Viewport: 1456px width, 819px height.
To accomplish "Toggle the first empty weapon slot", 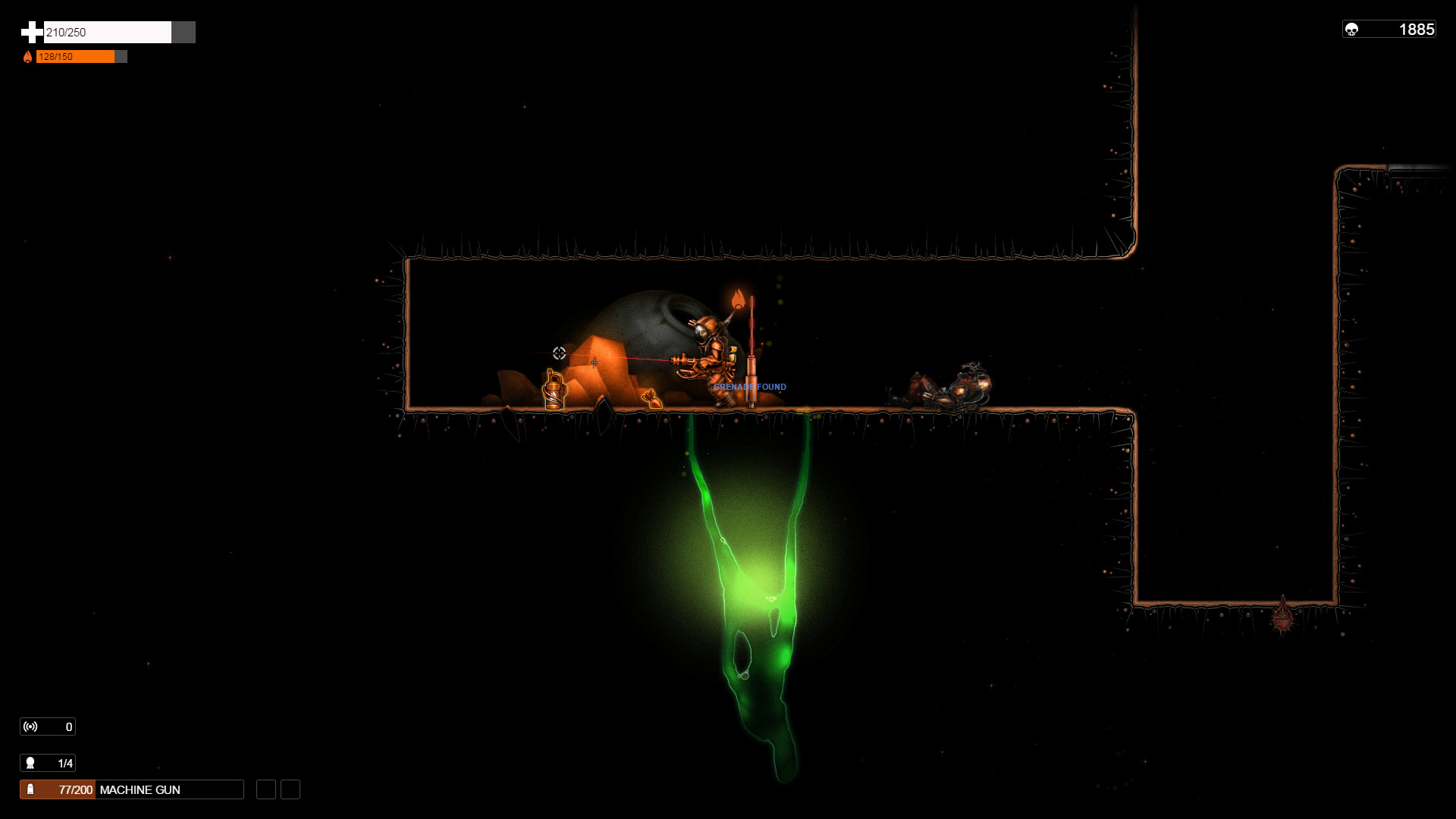I will 265,789.
